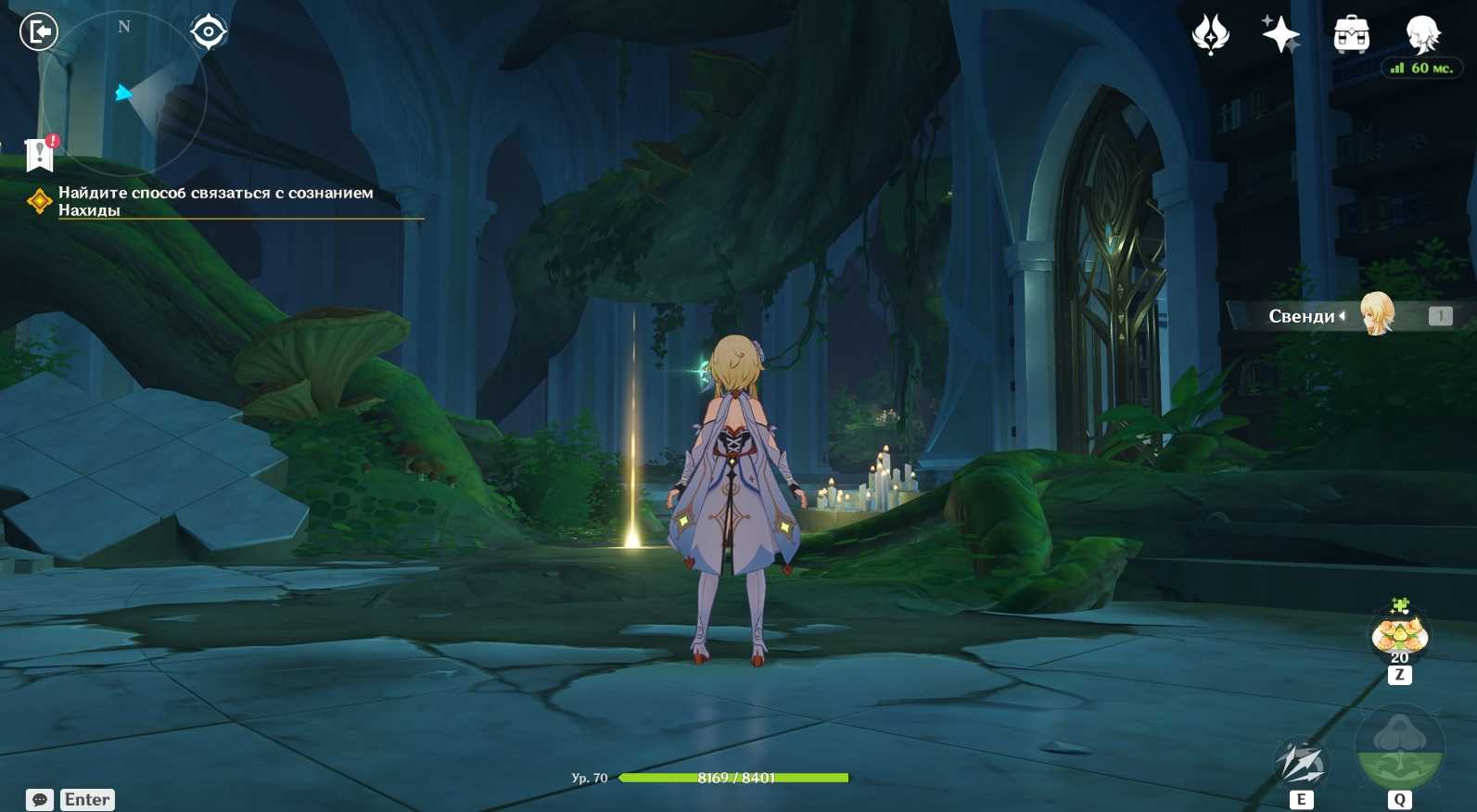This screenshot has height=812, width=1477.
Task: Open the Wish star-wings icon
Action: 1210,35
